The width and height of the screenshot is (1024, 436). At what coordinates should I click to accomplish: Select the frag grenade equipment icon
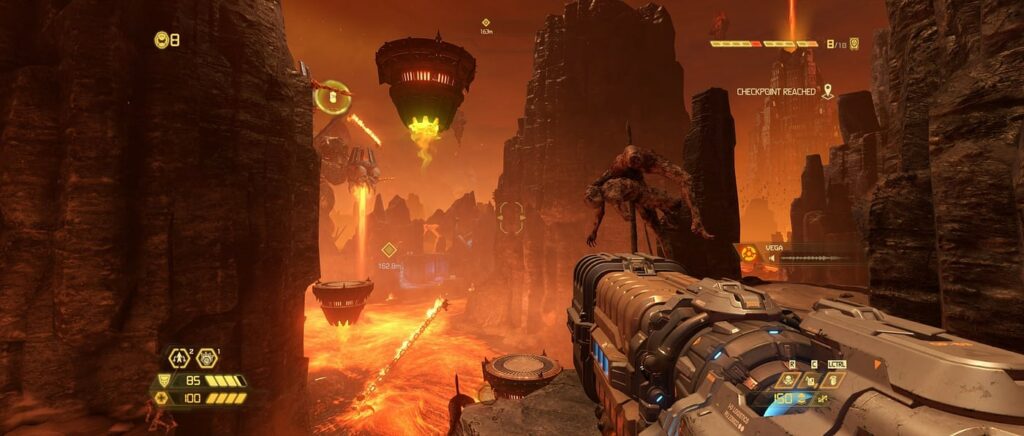(x=181, y=357)
